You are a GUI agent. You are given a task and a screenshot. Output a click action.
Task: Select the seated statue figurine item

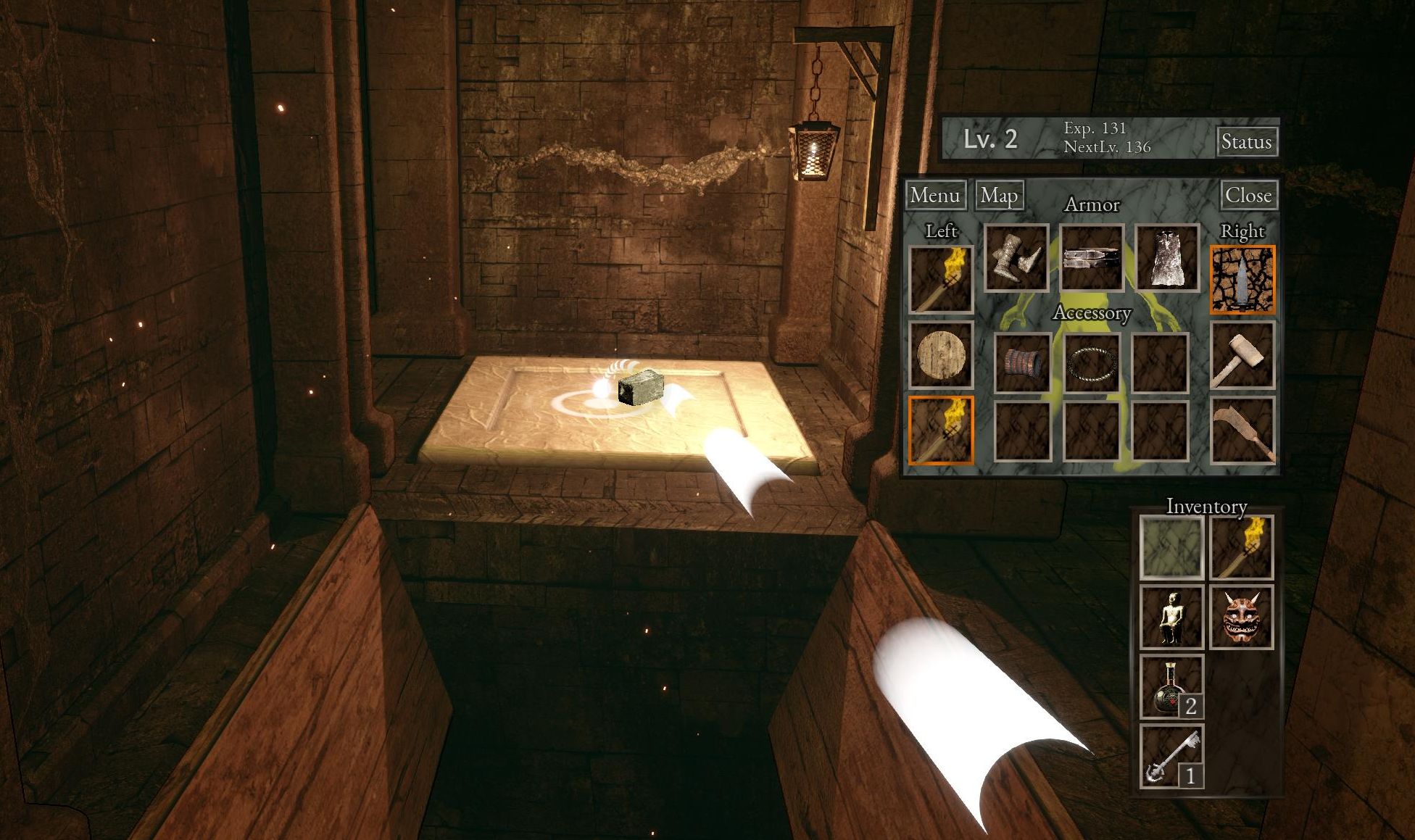tap(1171, 617)
